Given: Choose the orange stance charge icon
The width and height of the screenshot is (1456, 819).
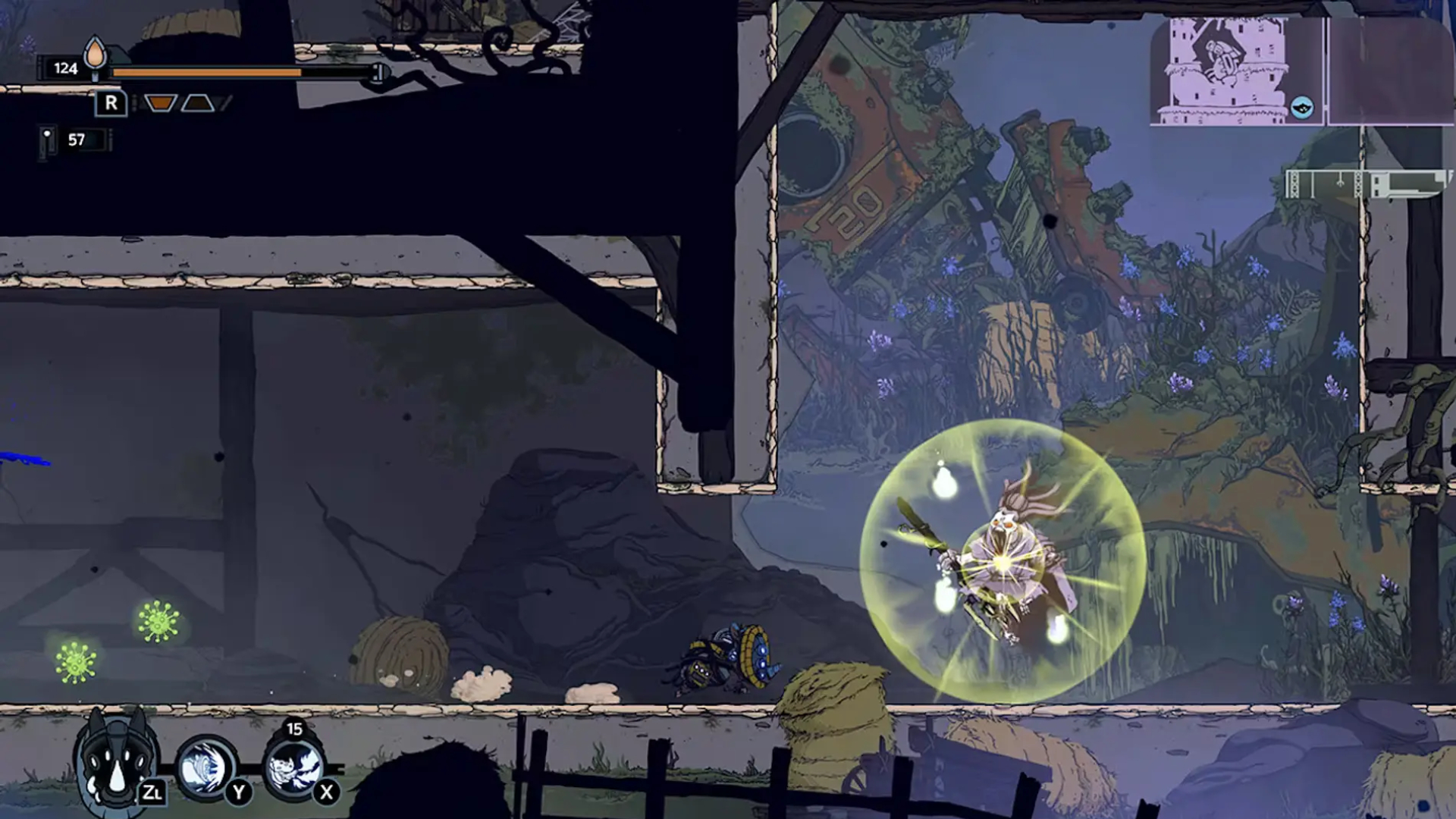Looking at the screenshot, I should tap(160, 103).
